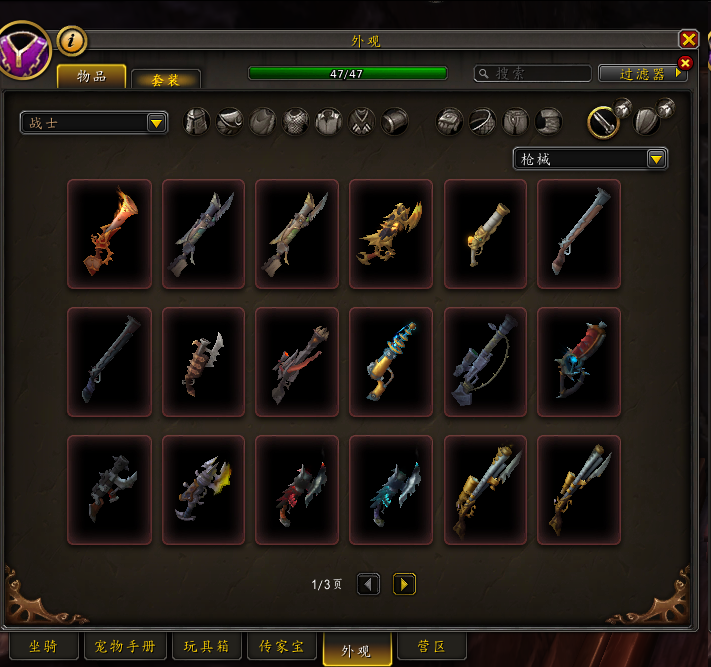Switch to the 宠物手册 pet journal tab
This screenshot has width=711, height=667.
pos(125,647)
